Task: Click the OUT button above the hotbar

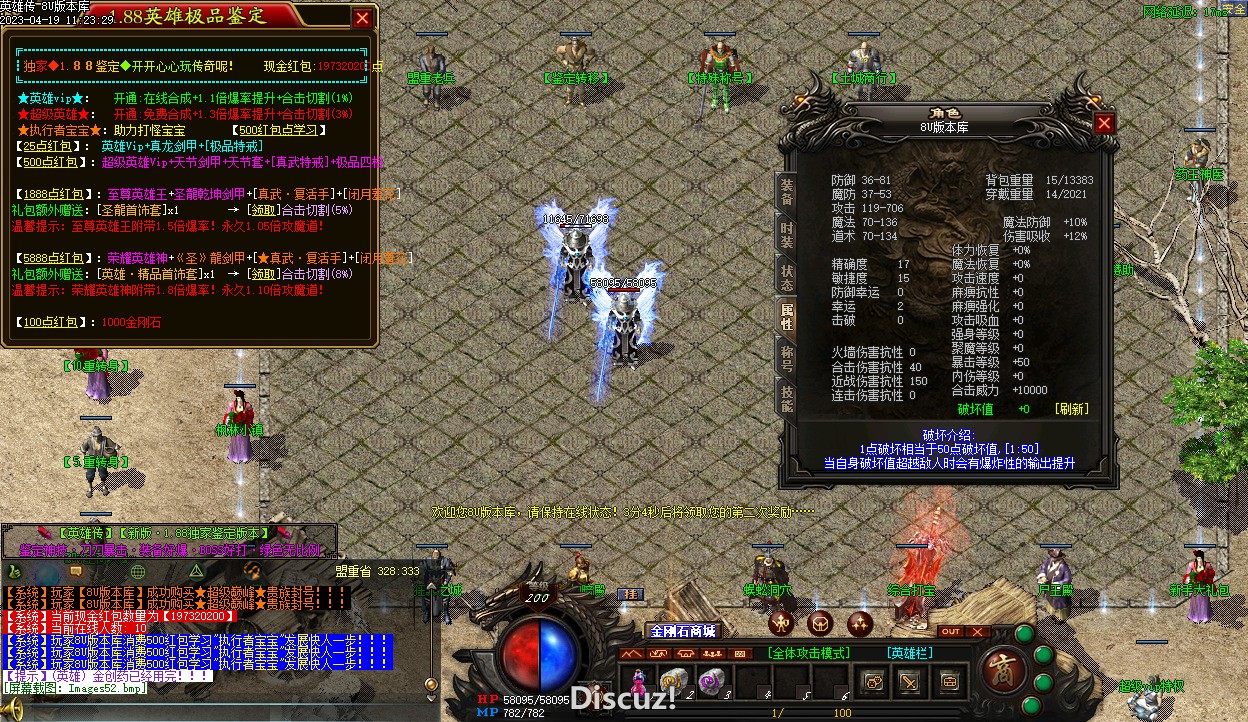Action: [951, 632]
